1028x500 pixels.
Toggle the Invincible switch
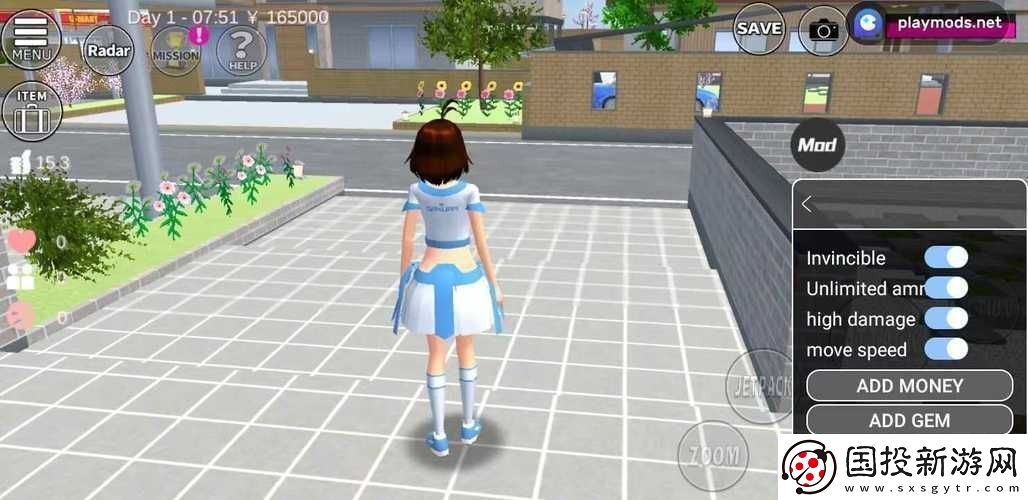[x=945, y=257]
